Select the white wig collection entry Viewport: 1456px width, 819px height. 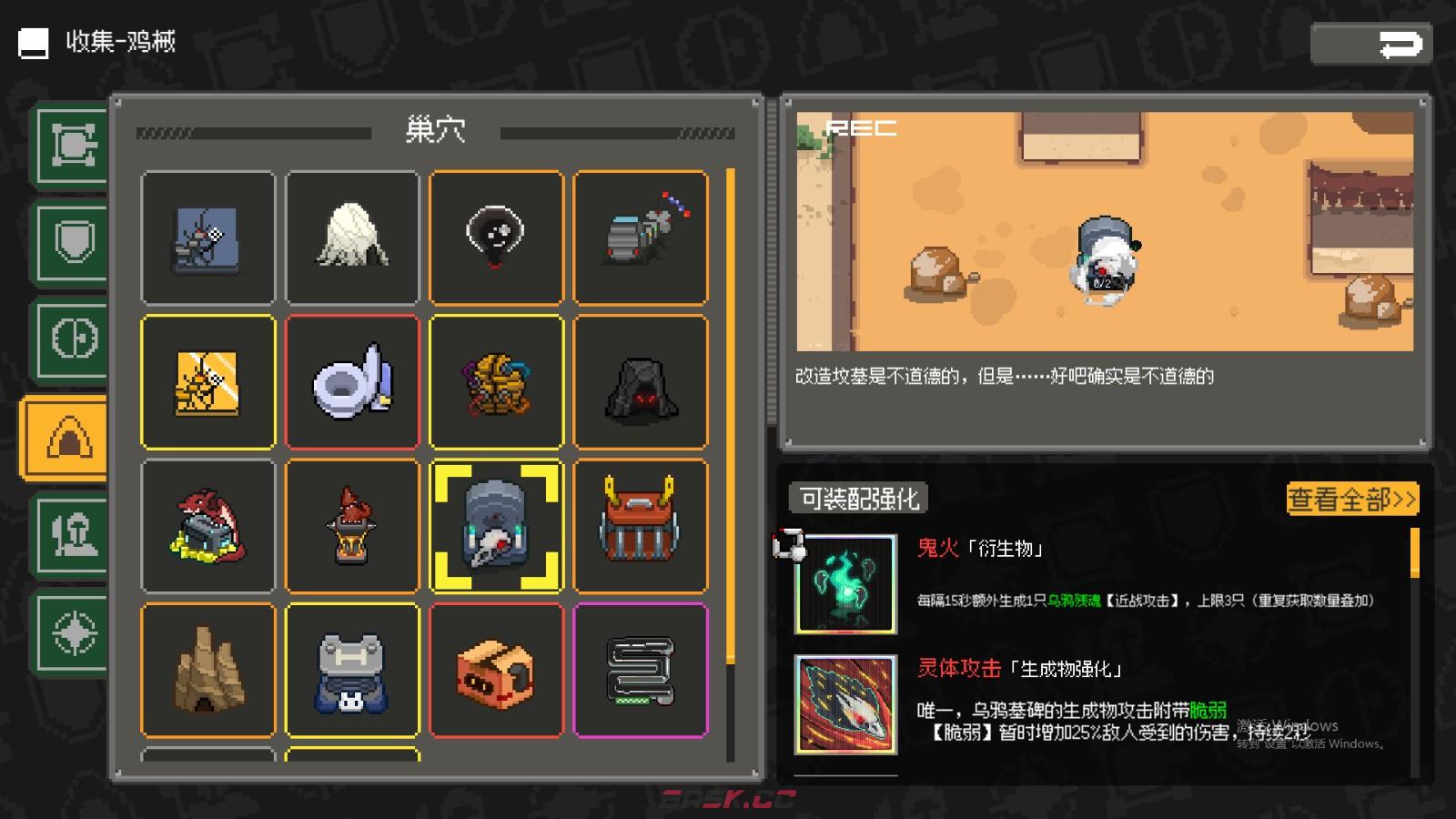point(353,238)
